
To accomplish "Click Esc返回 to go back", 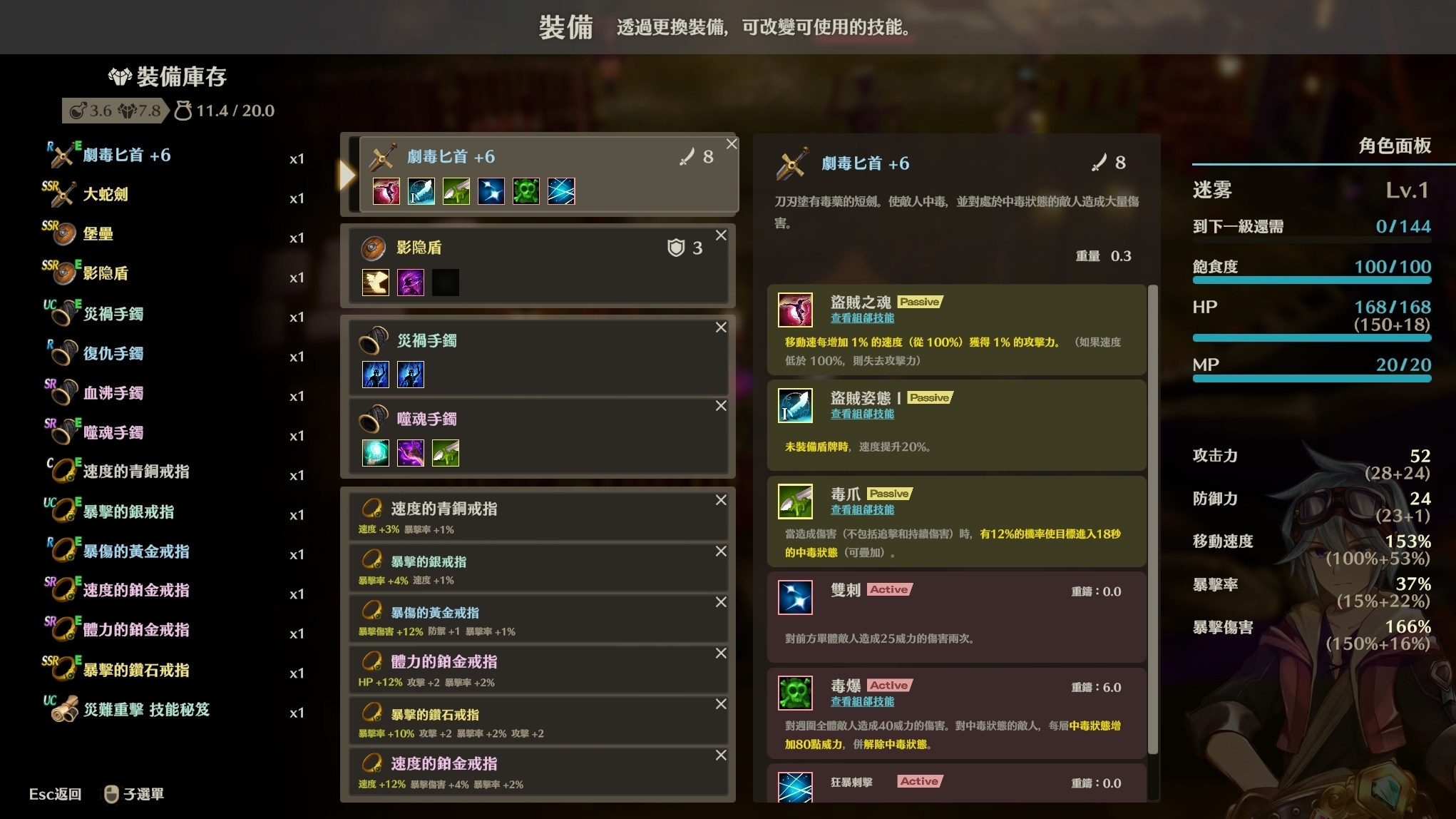I will click(56, 794).
